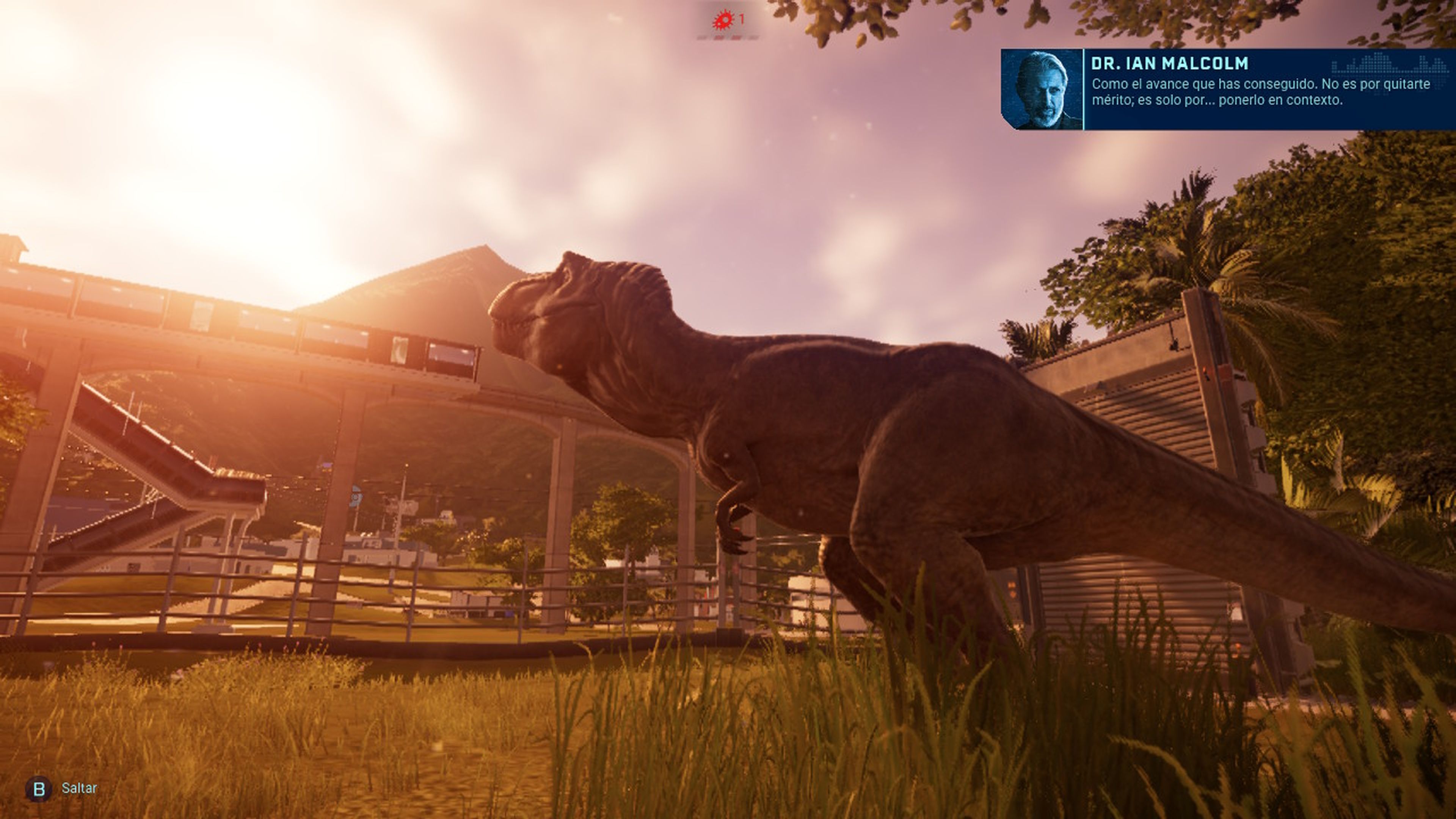The image size is (1456, 819).
Task: Click Dr. Ian Malcolm's portrait
Action: (1042, 89)
